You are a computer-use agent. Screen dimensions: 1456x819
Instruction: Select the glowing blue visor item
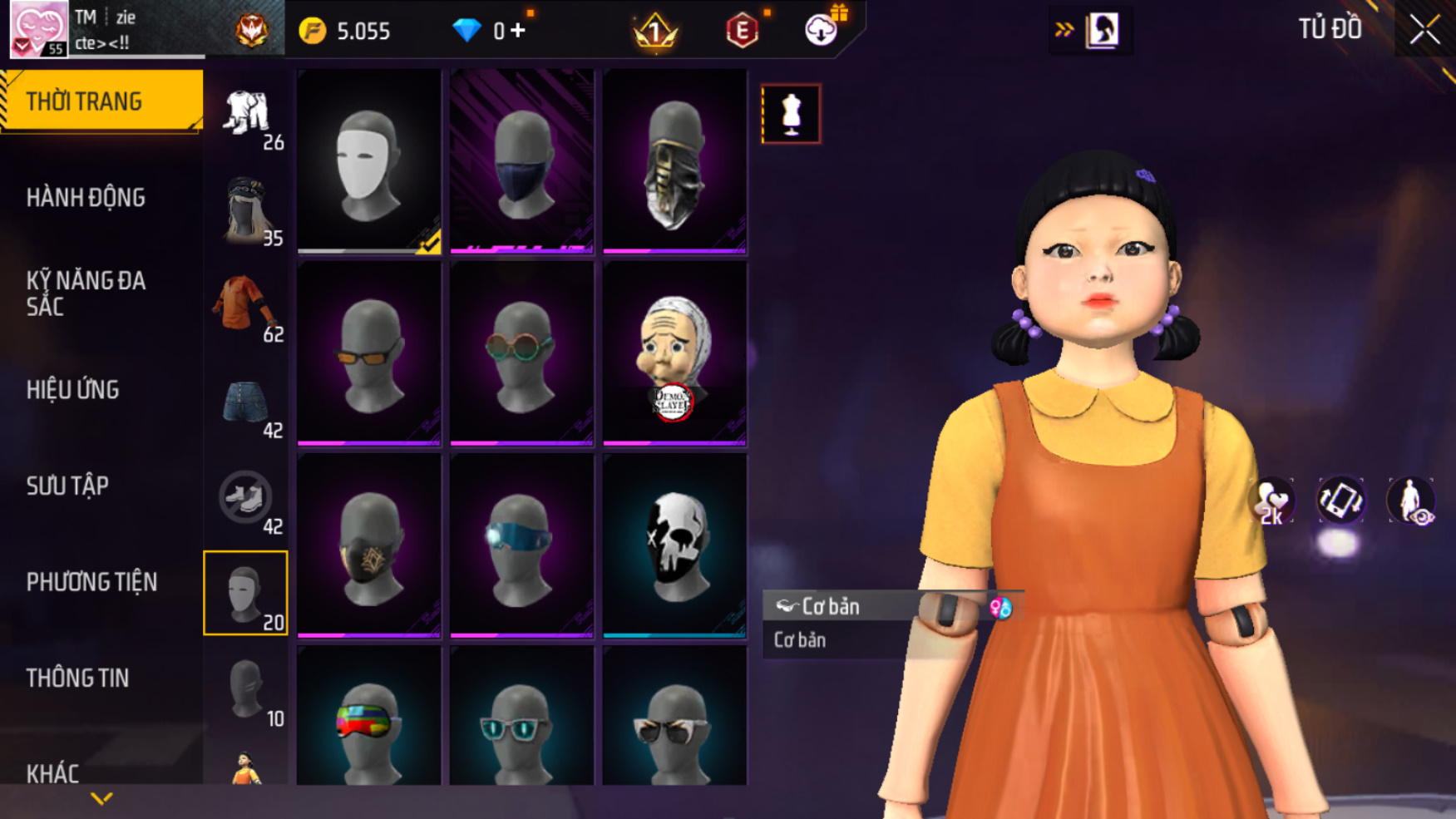coord(521,545)
